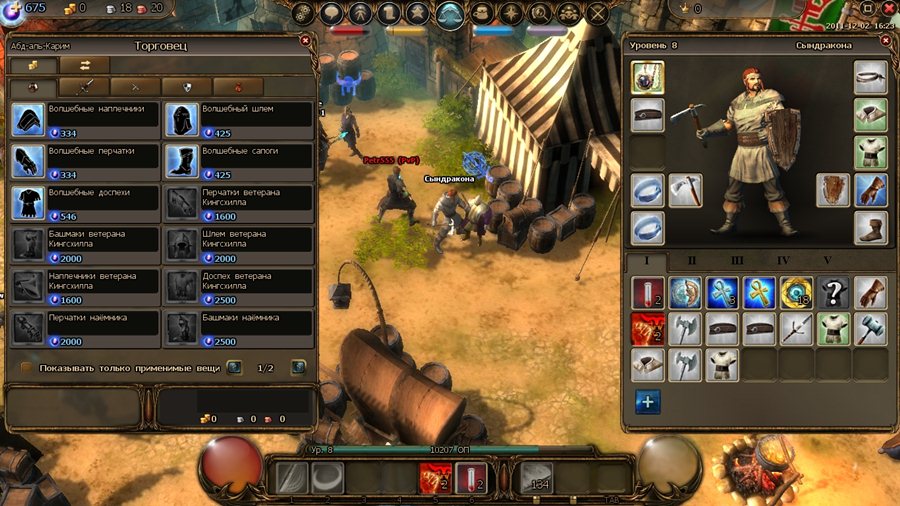The image size is (900, 506).
Task: Select the equipped amulet slot
Action: pyautogui.click(x=648, y=78)
